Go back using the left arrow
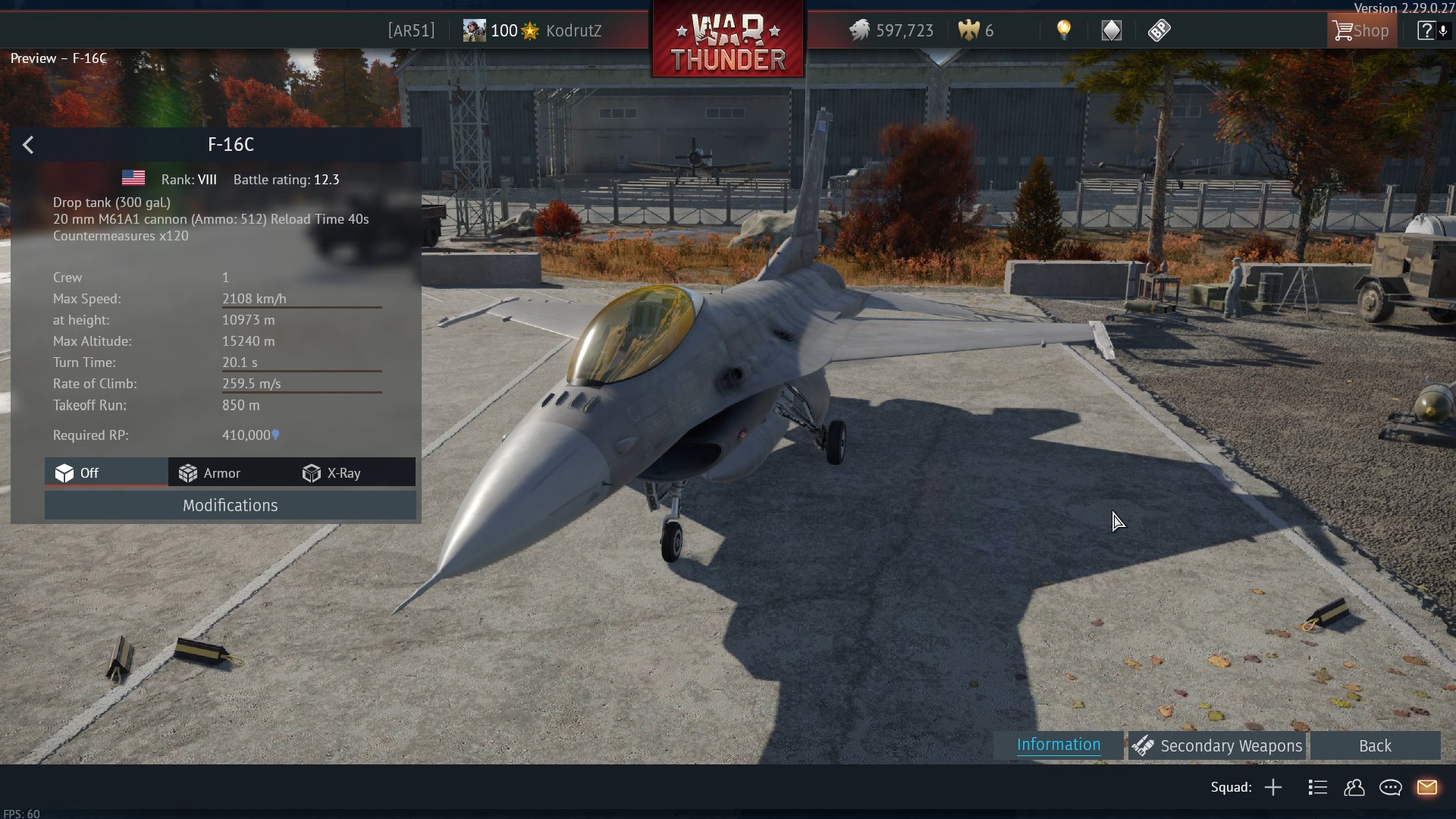Viewport: 1456px width, 819px height. point(28,145)
